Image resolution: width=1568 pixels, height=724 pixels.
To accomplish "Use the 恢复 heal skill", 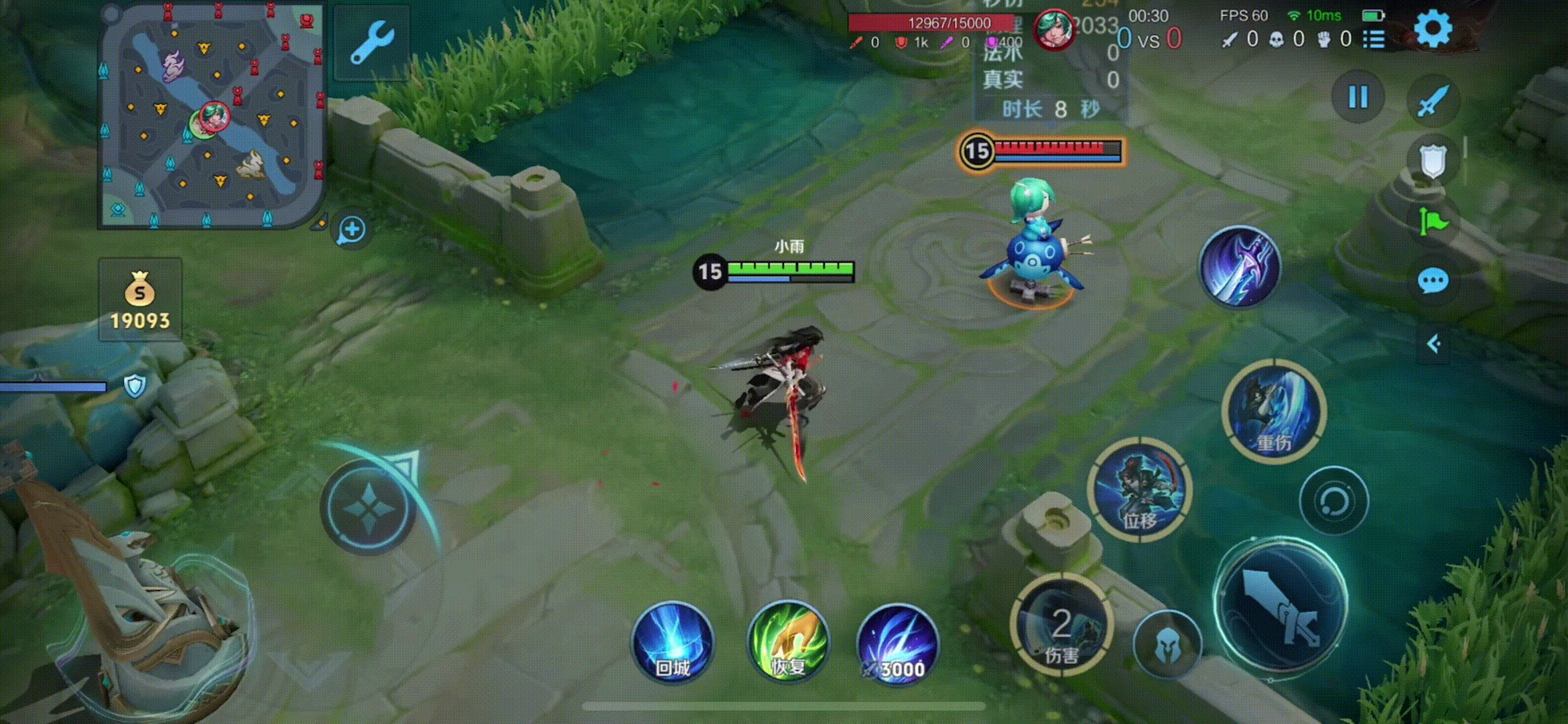I will click(788, 642).
